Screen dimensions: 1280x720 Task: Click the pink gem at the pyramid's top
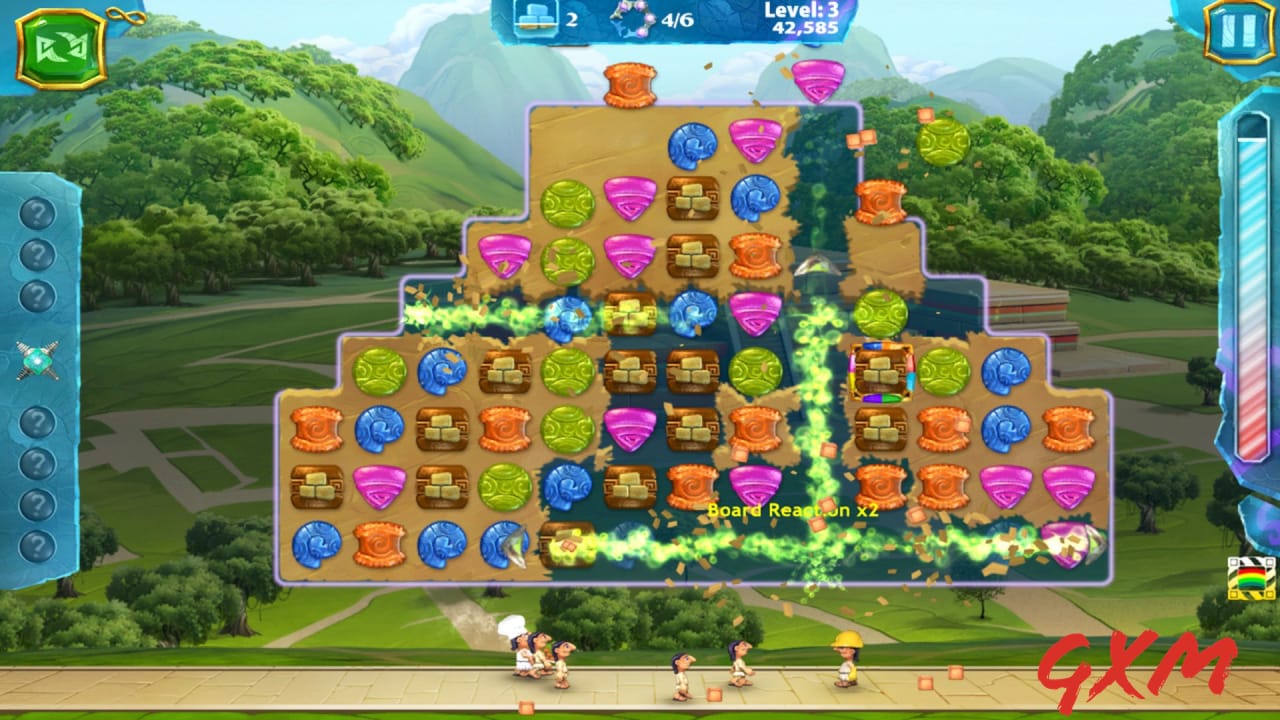click(819, 81)
